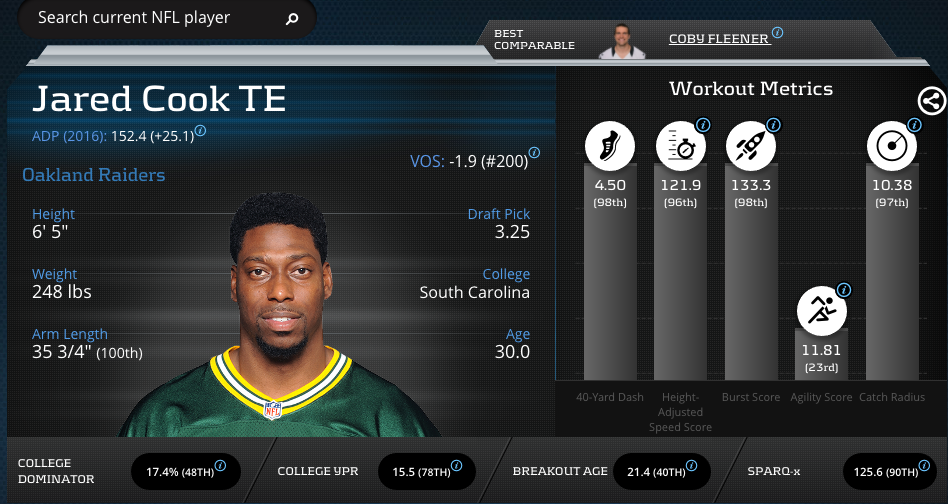The height and width of the screenshot is (504, 948).
Task: Click the magnifying glass search icon
Action: (291, 19)
